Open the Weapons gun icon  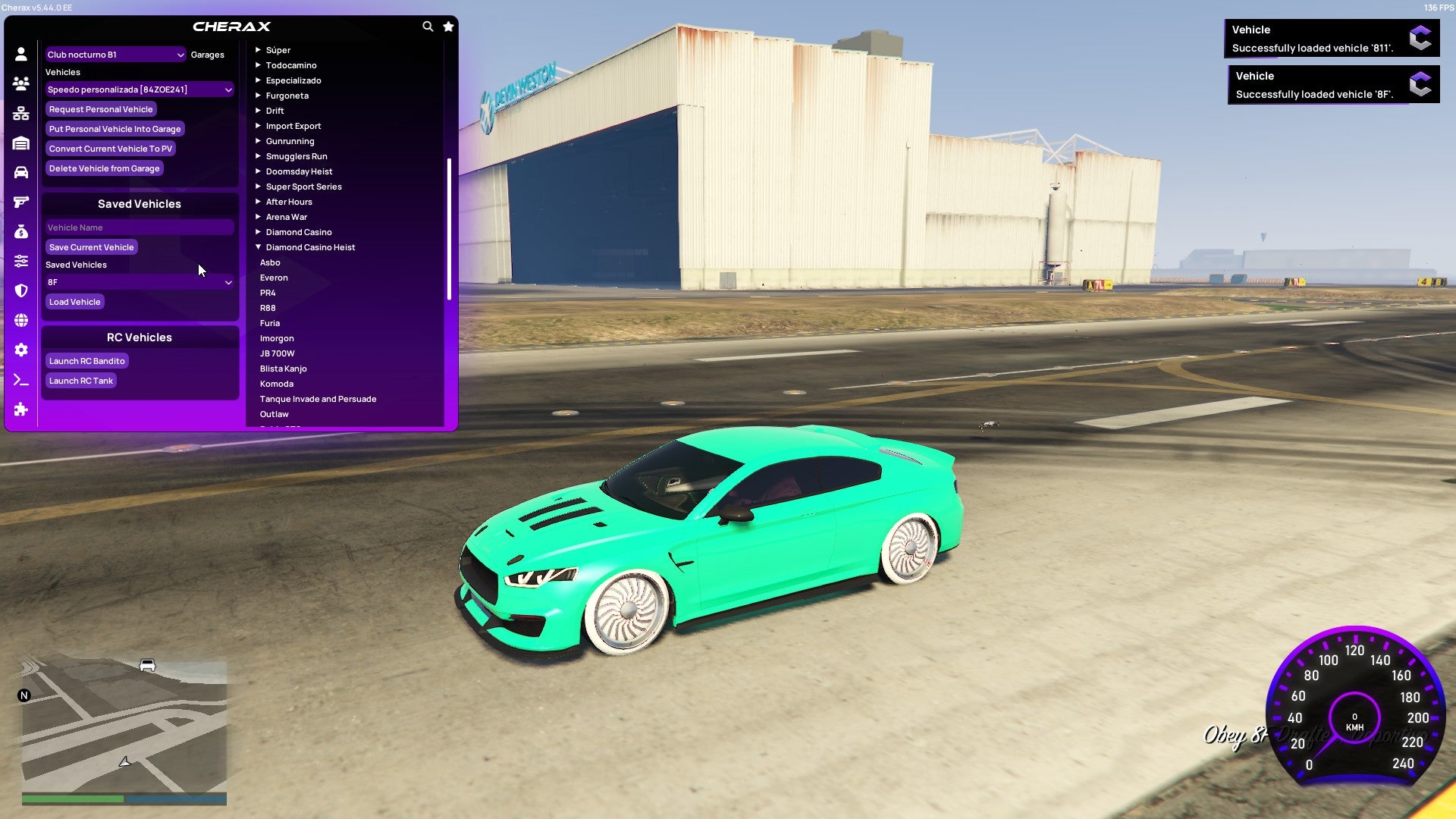20,200
